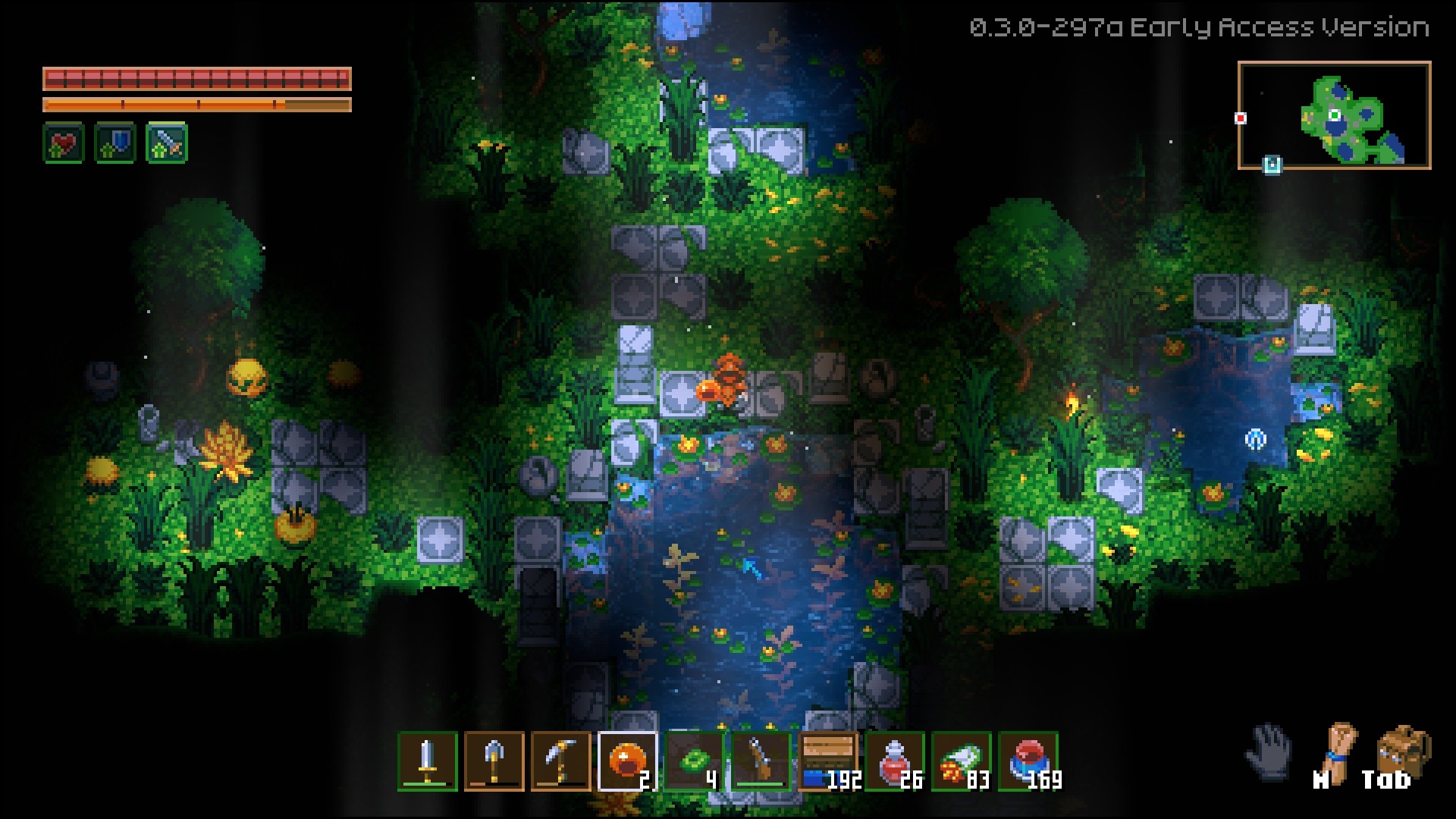This screenshot has height=819, width=1456.
Task: Select the sword hotbar slot
Action: (428, 761)
